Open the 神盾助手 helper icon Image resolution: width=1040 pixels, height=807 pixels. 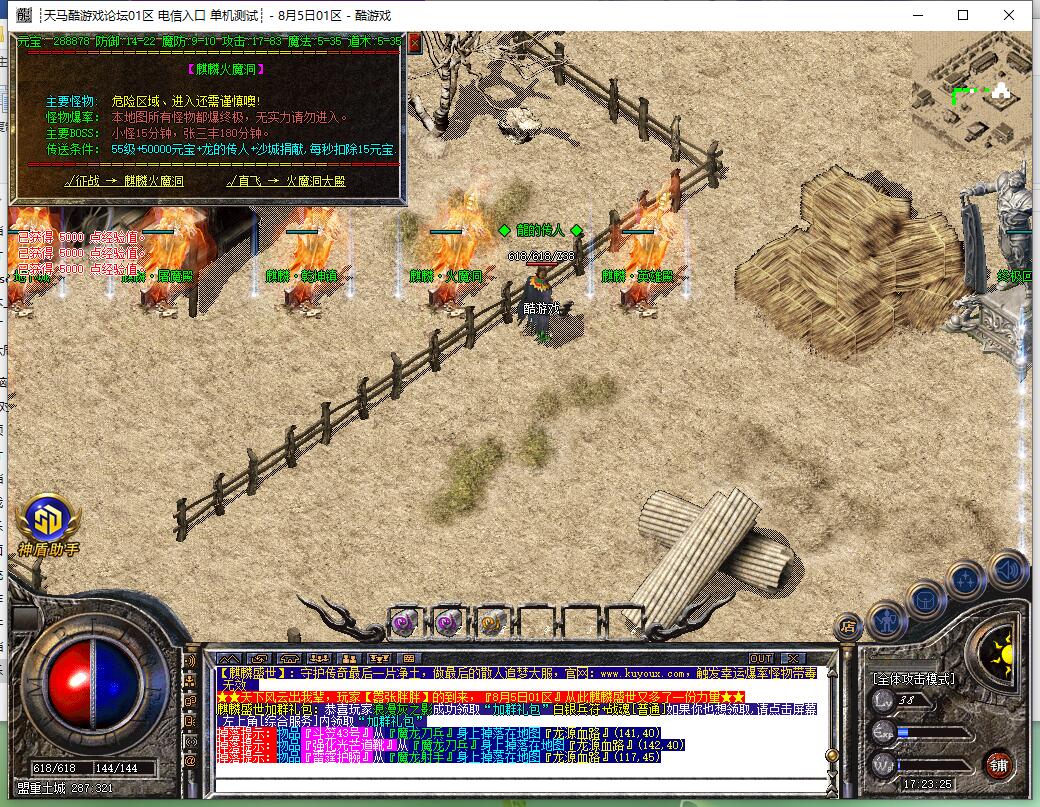[47, 520]
